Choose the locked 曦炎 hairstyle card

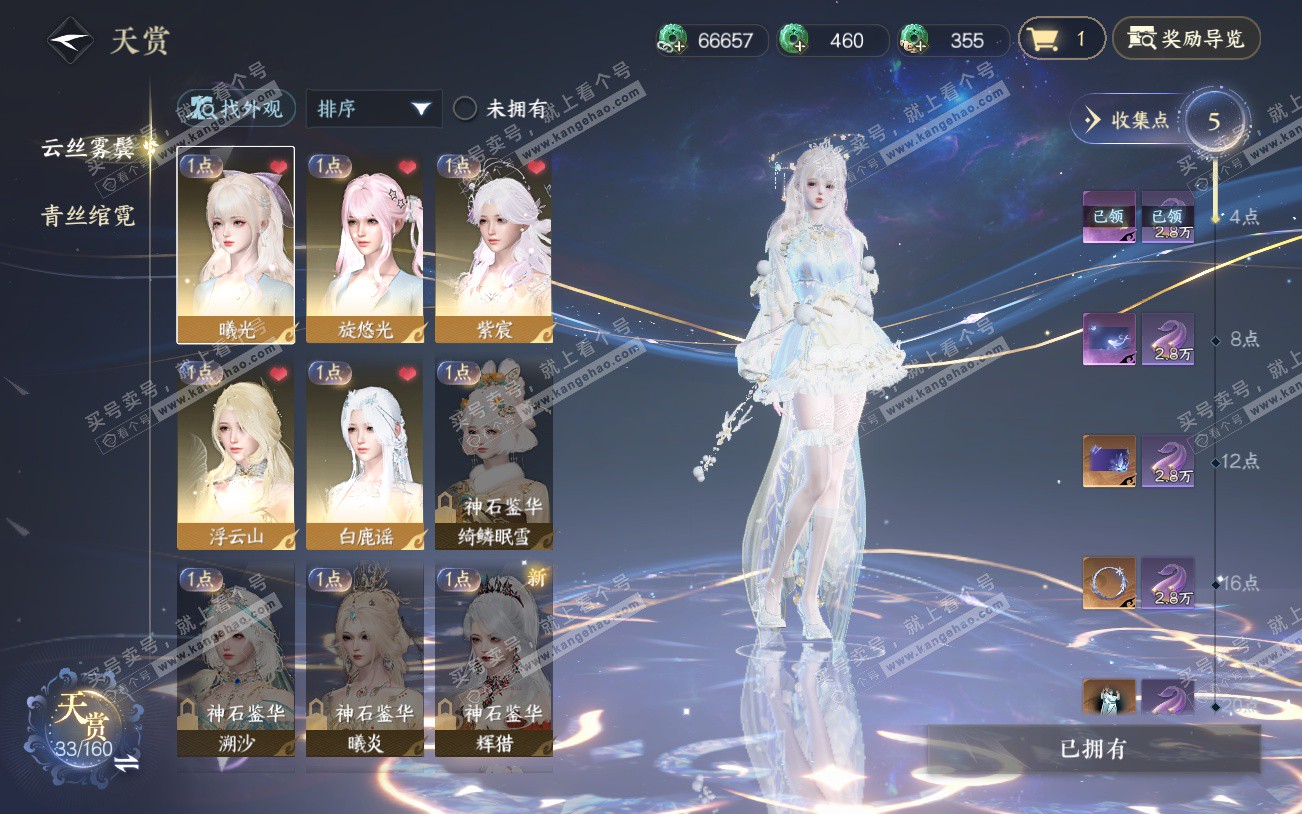click(365, 660)
